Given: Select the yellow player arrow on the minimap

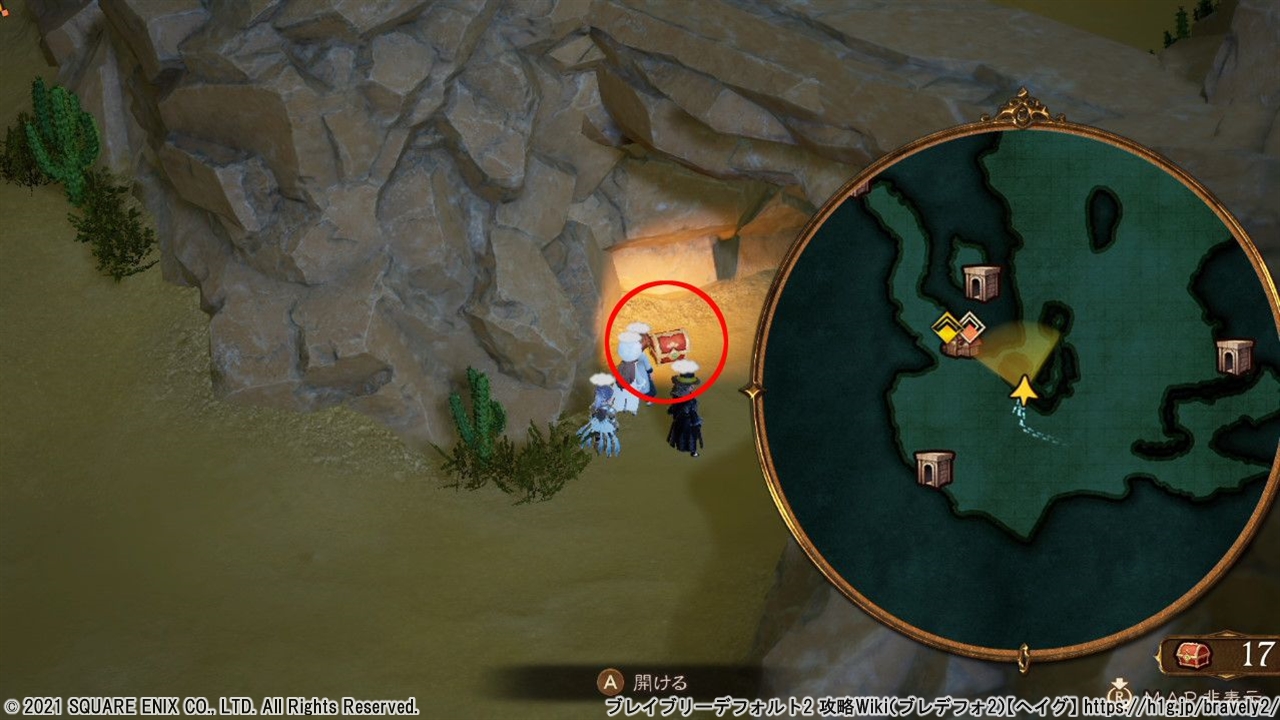Looking at the screenshot, I should (1022, 389).
